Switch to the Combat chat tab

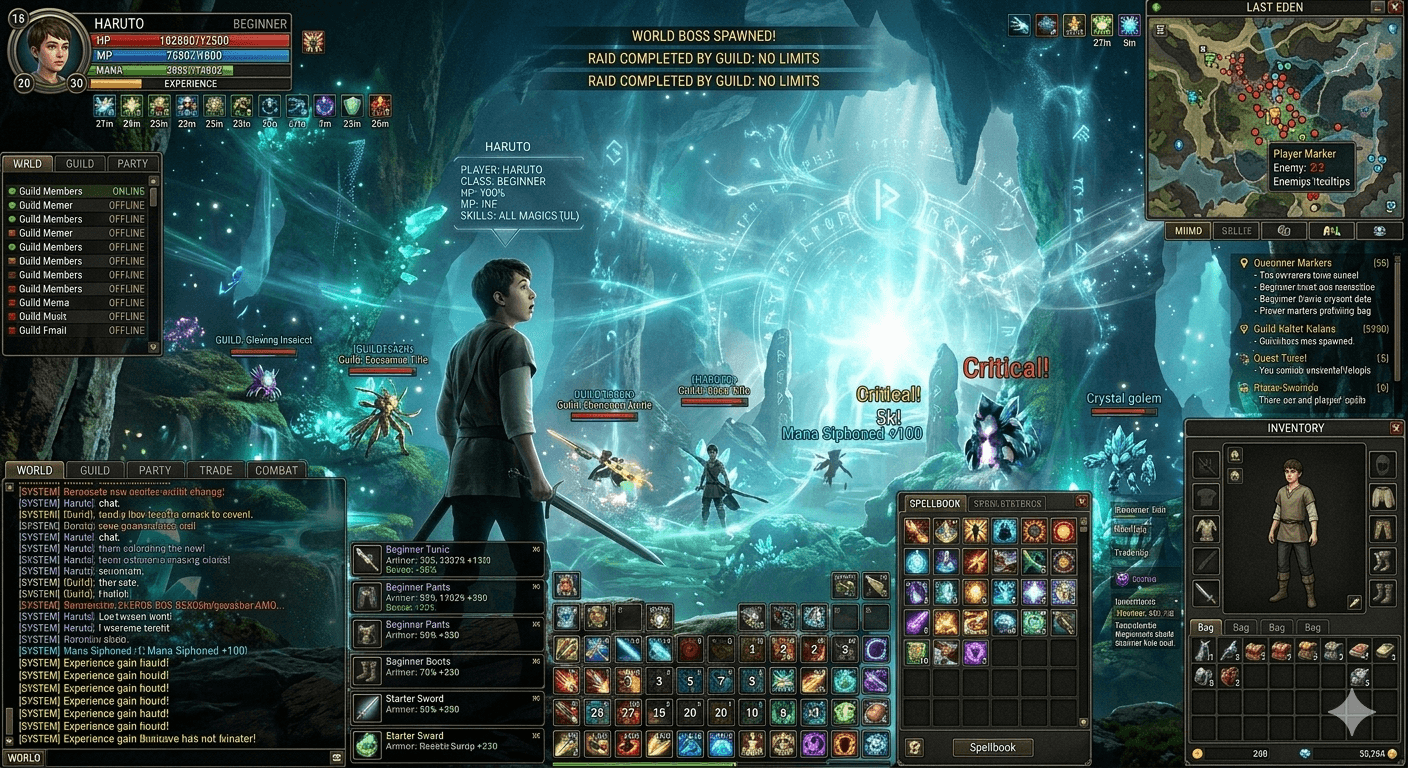click(276, 470)
